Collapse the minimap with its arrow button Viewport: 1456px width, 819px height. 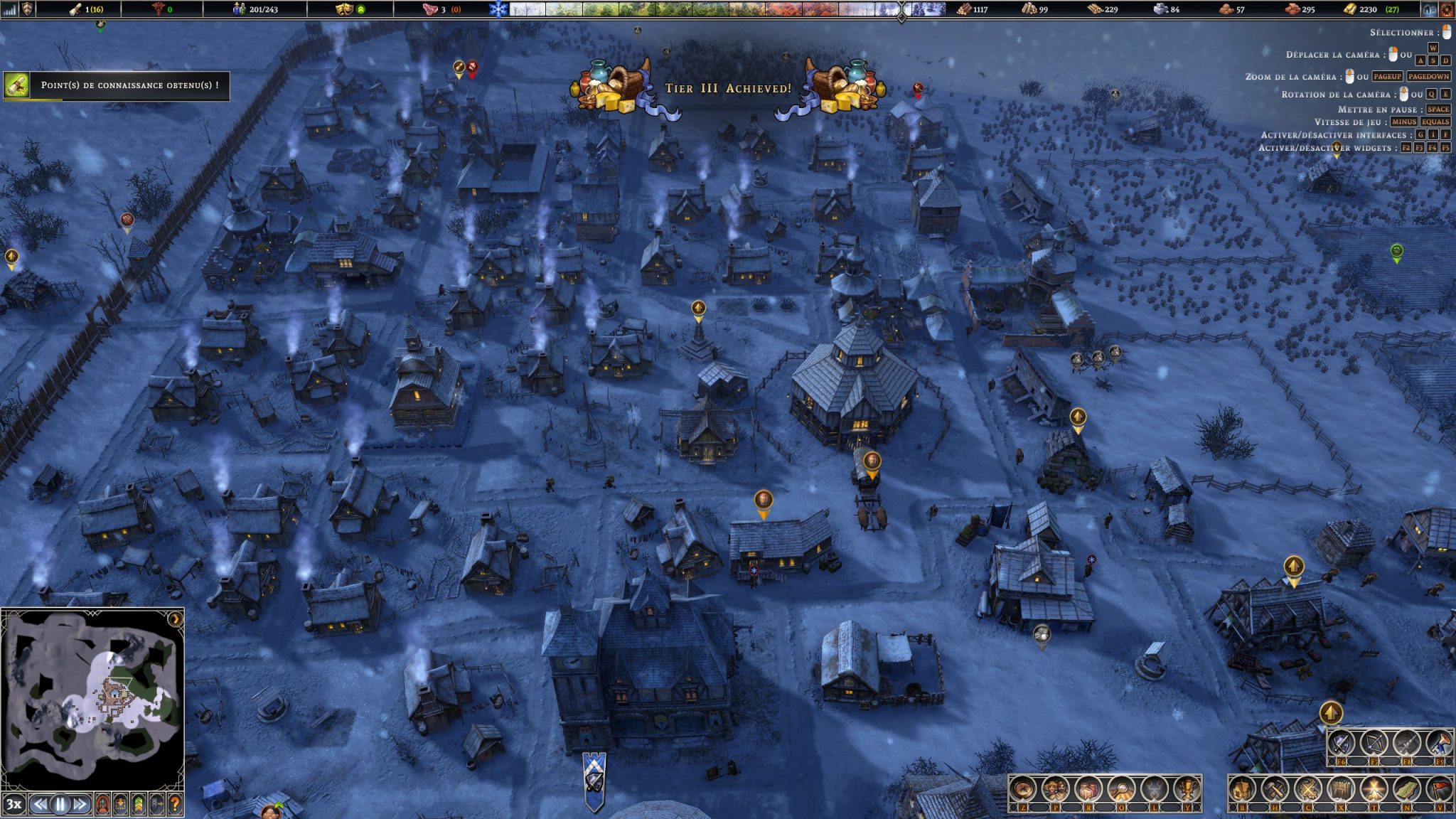tap(175, 619)
